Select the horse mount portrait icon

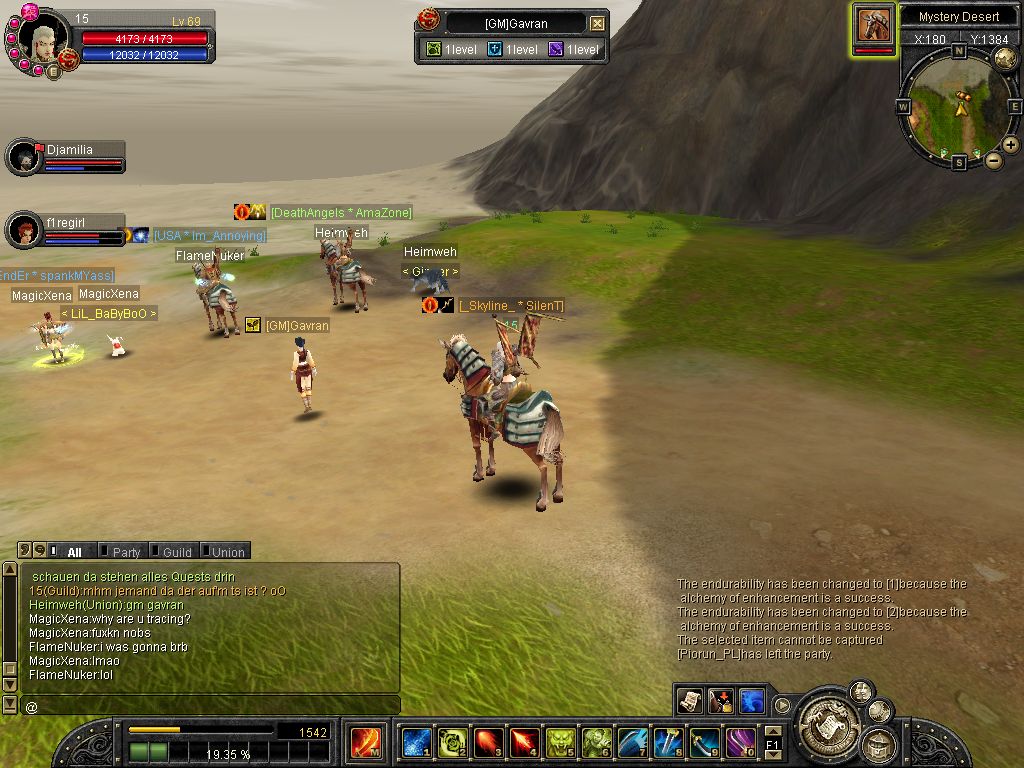(874, 24)
